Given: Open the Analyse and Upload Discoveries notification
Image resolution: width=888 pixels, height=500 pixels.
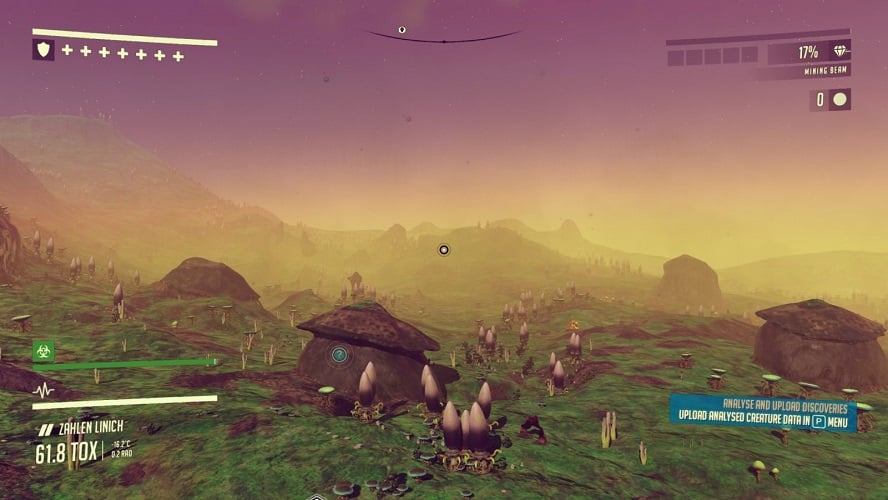Looking at the screenshot, I should (762, 414).
